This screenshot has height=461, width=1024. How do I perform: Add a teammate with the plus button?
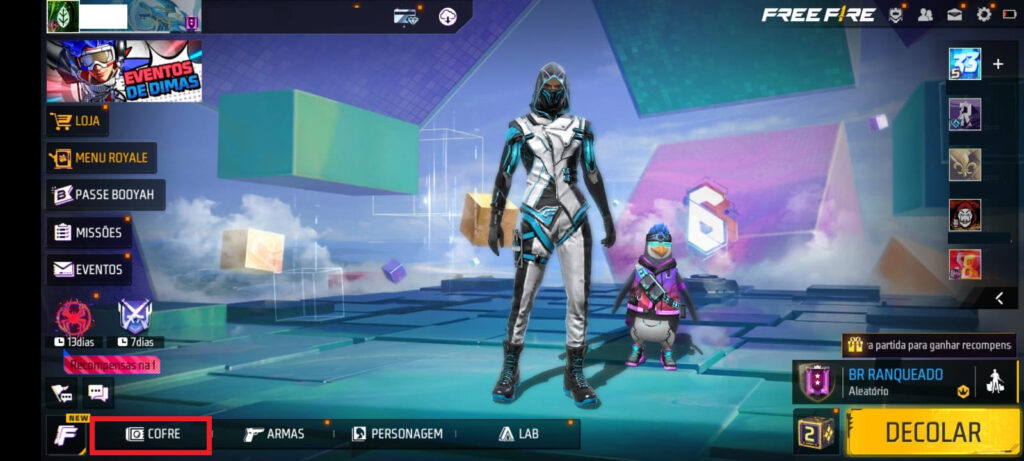997,64
